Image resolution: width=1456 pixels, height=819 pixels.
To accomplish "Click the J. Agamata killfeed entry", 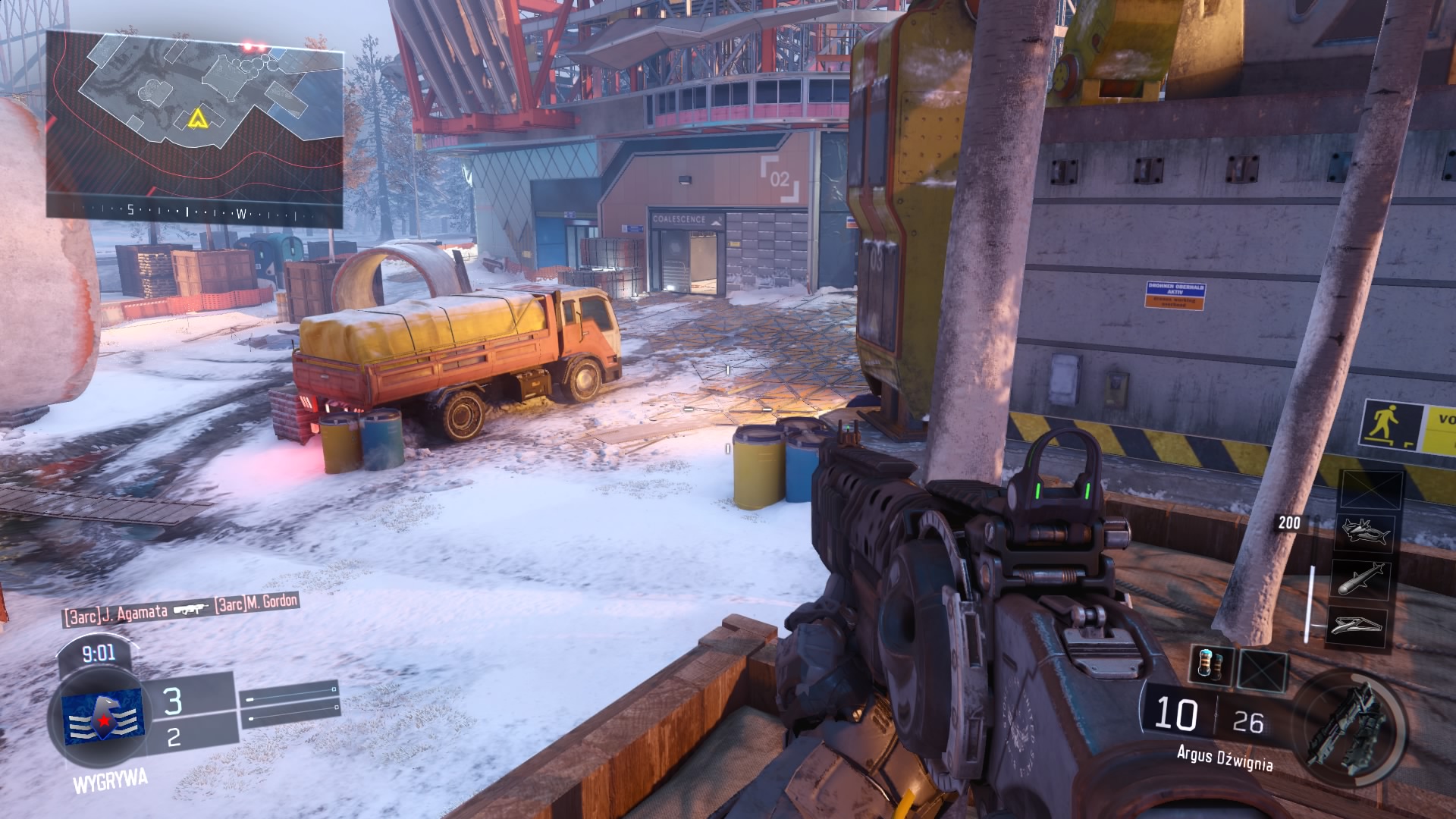I will [115, 614].
